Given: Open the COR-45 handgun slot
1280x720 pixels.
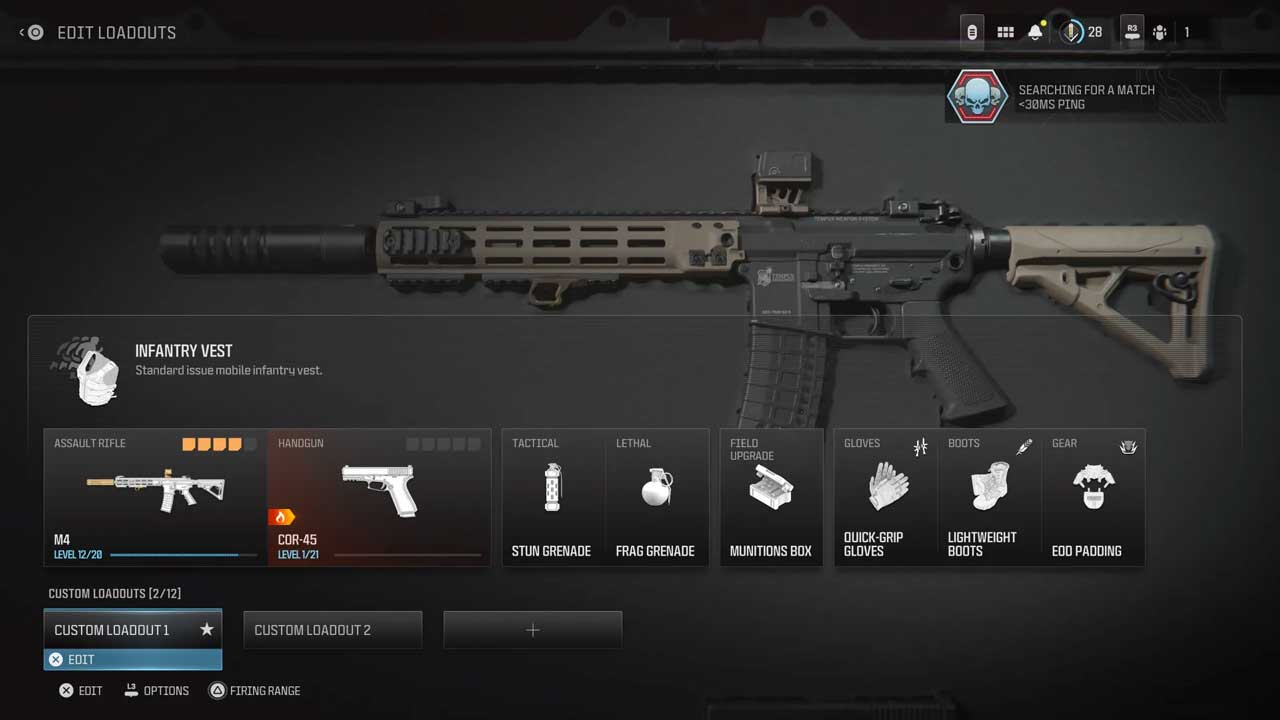Looking at the screenshot, I should coord(379,497).
